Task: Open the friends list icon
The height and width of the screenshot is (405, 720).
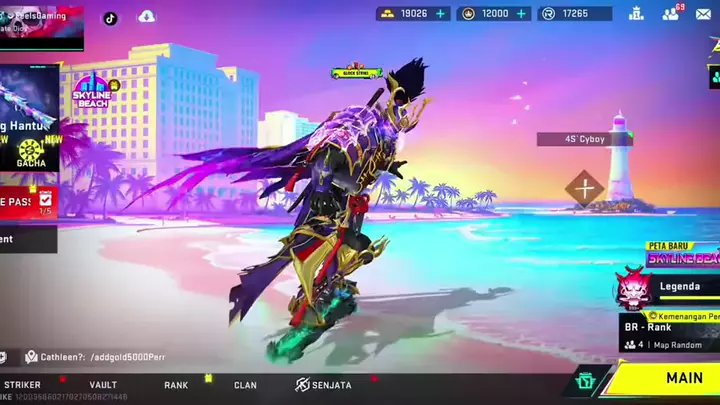Action: pos(670,14)
